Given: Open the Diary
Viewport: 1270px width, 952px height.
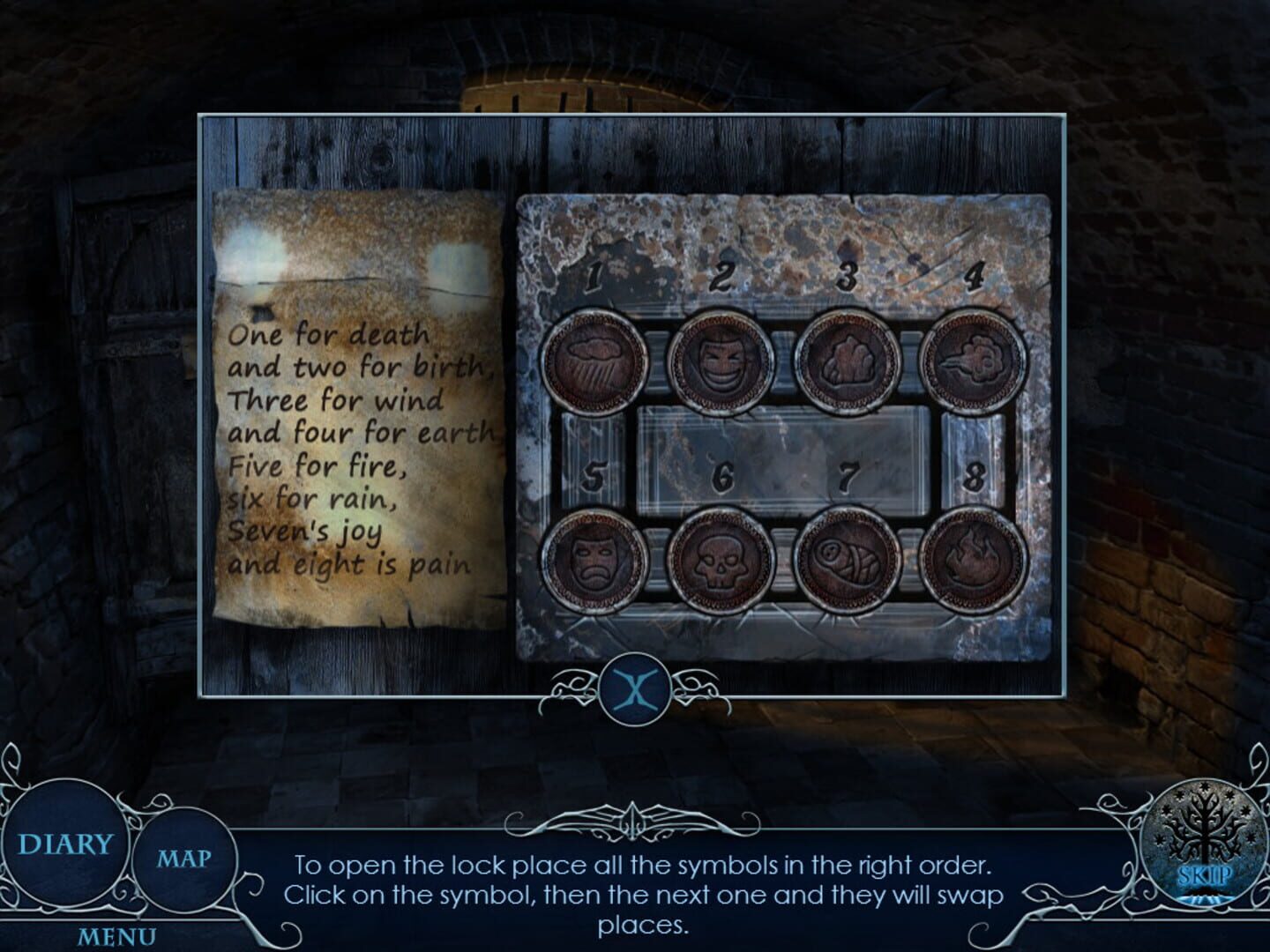Looking at the screenshot, I should (x=66, y=844).
